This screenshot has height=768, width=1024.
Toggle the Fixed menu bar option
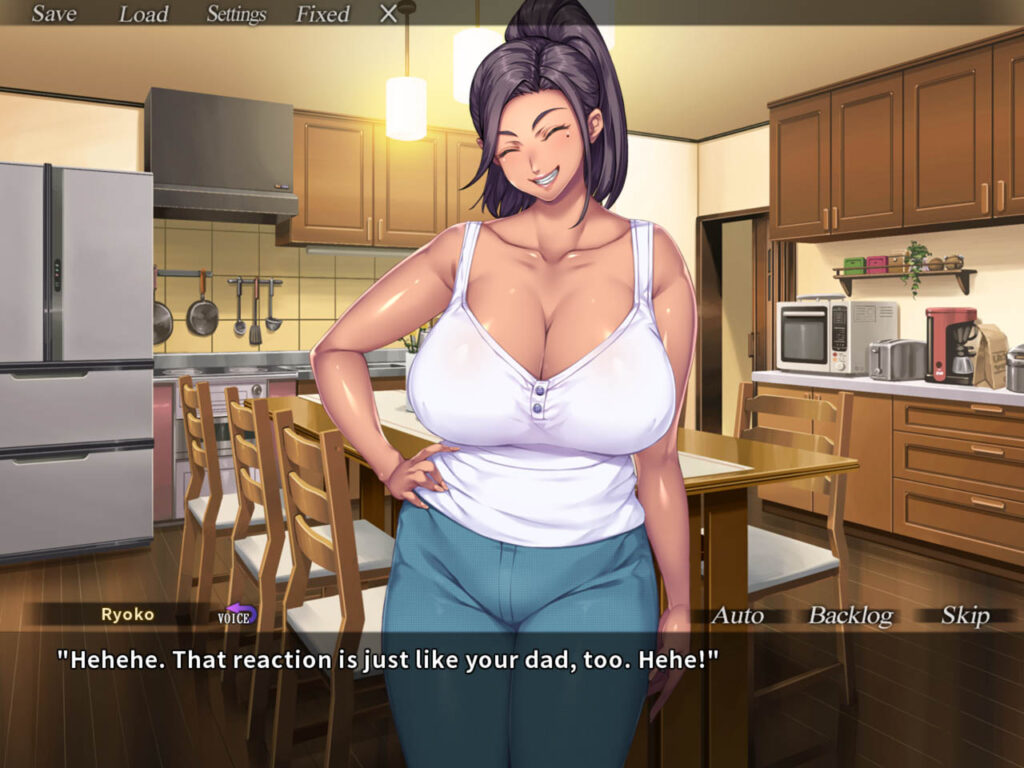(x=323, y=14)
